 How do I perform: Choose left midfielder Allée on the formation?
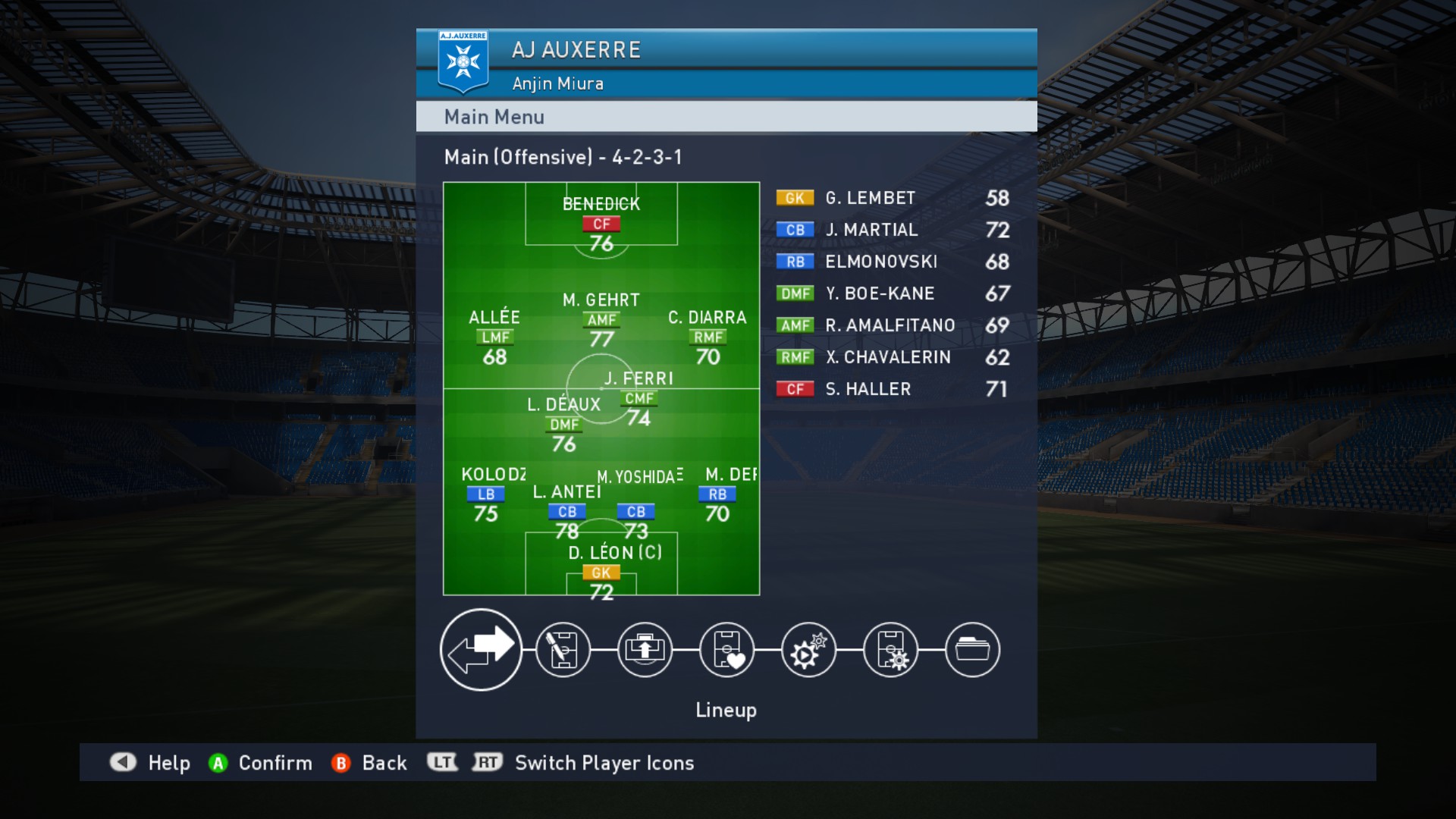coord(494,337)
